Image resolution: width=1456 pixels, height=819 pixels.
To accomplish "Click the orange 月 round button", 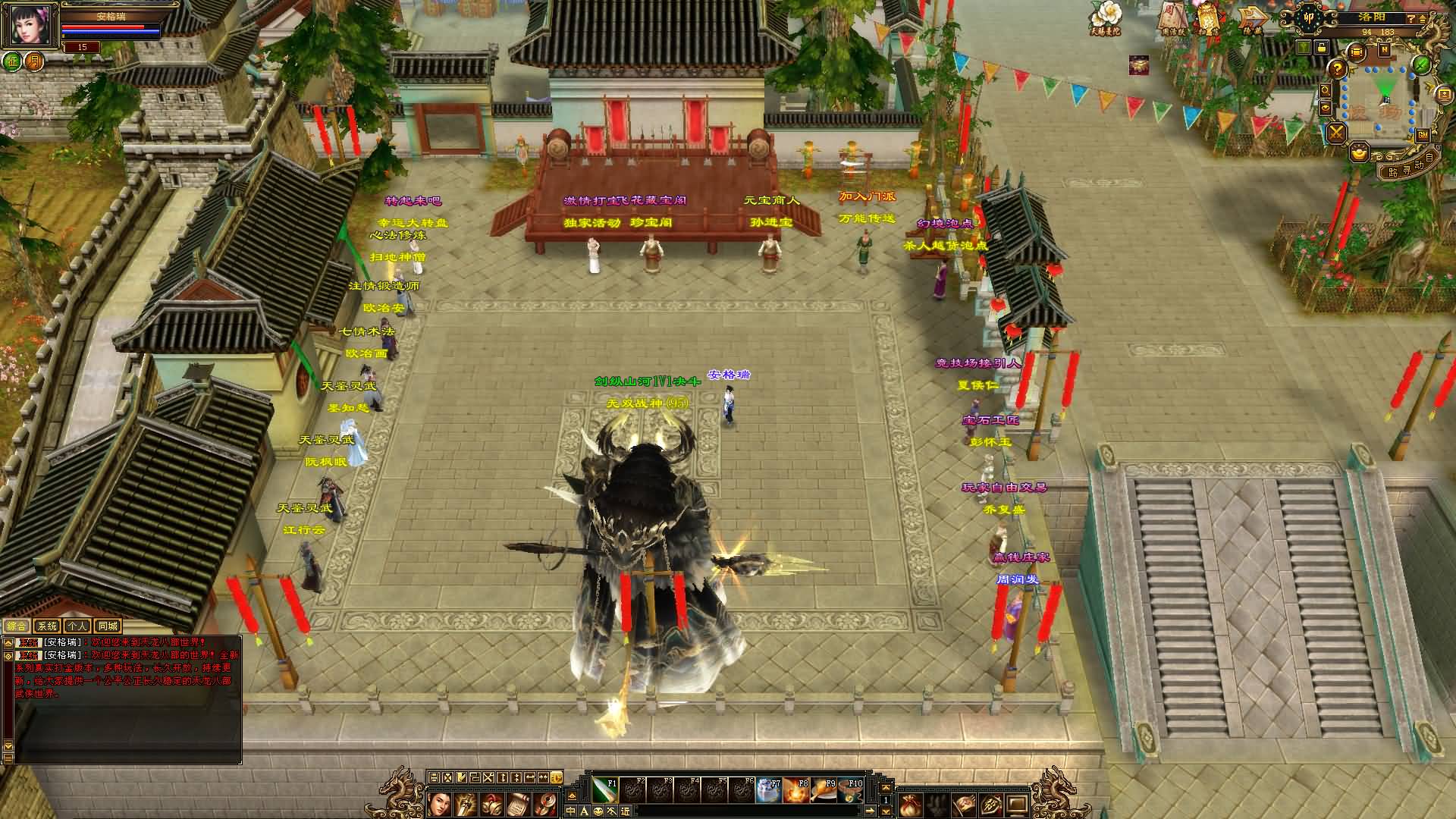I will 34,61.
